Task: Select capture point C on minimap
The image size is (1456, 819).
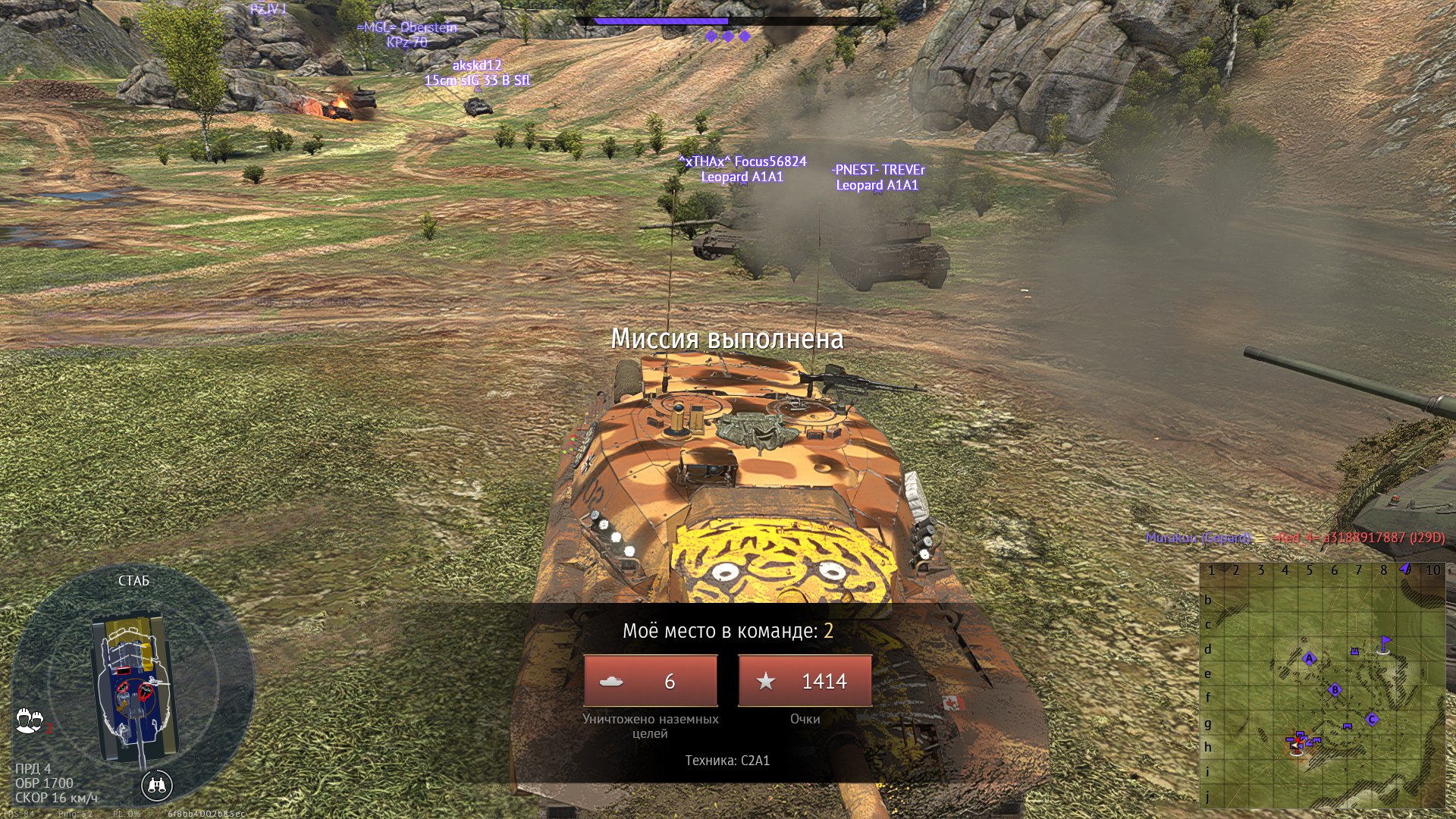Action: [1372, 719]
